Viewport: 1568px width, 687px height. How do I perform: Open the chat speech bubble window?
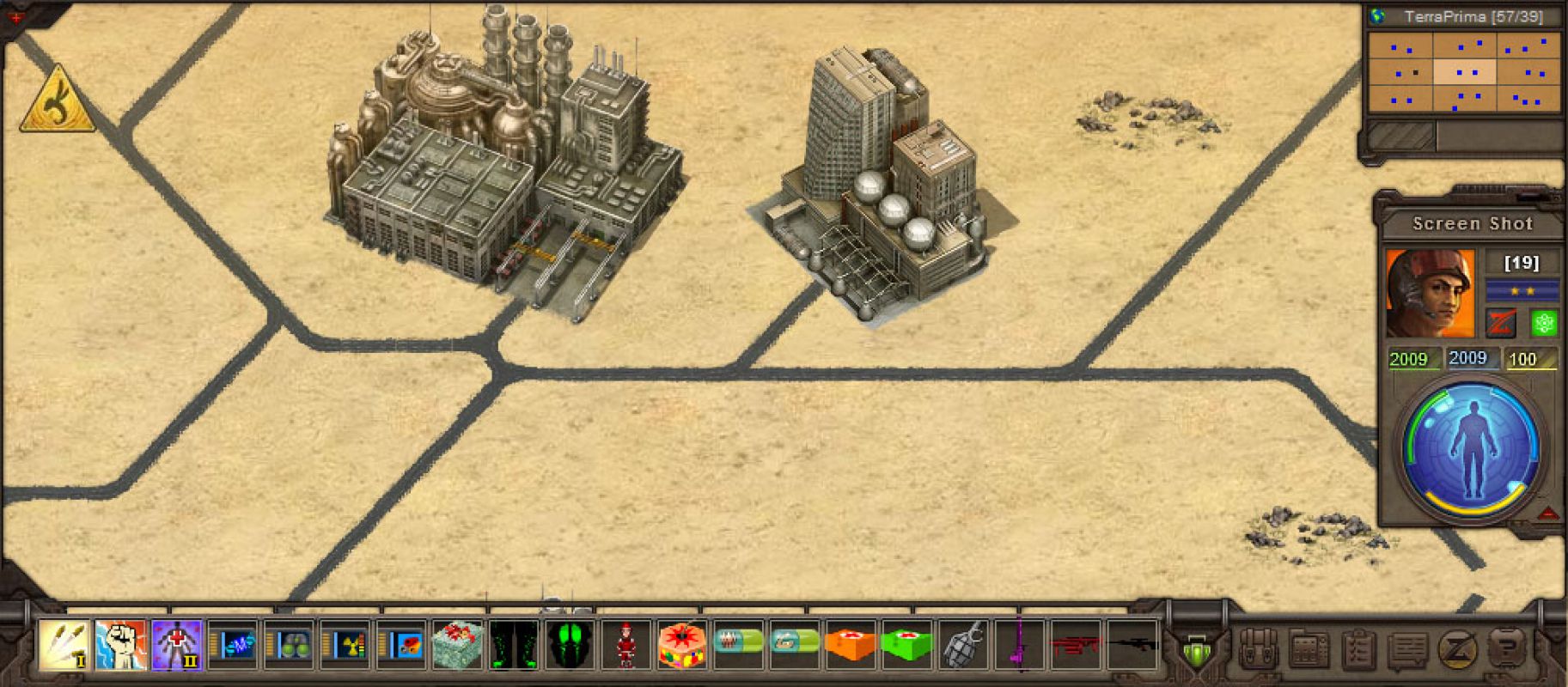coord(1408,650)
